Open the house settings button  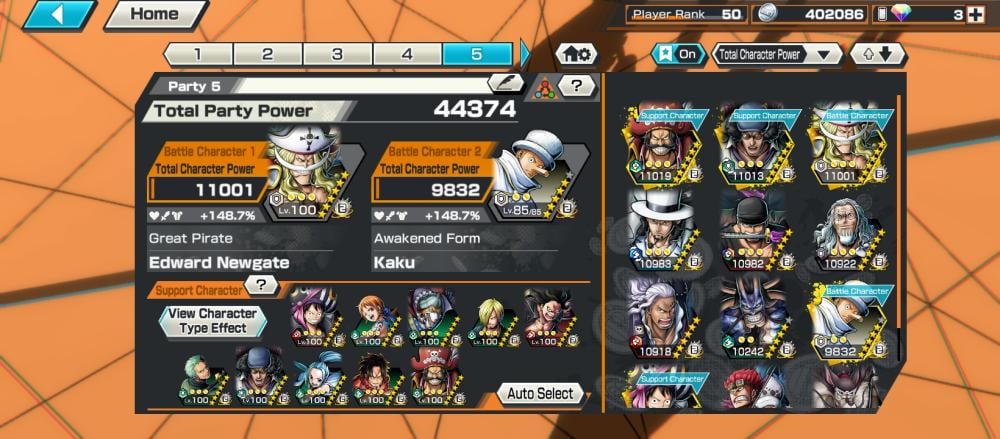pyautogui.click(x=577, y=54)
